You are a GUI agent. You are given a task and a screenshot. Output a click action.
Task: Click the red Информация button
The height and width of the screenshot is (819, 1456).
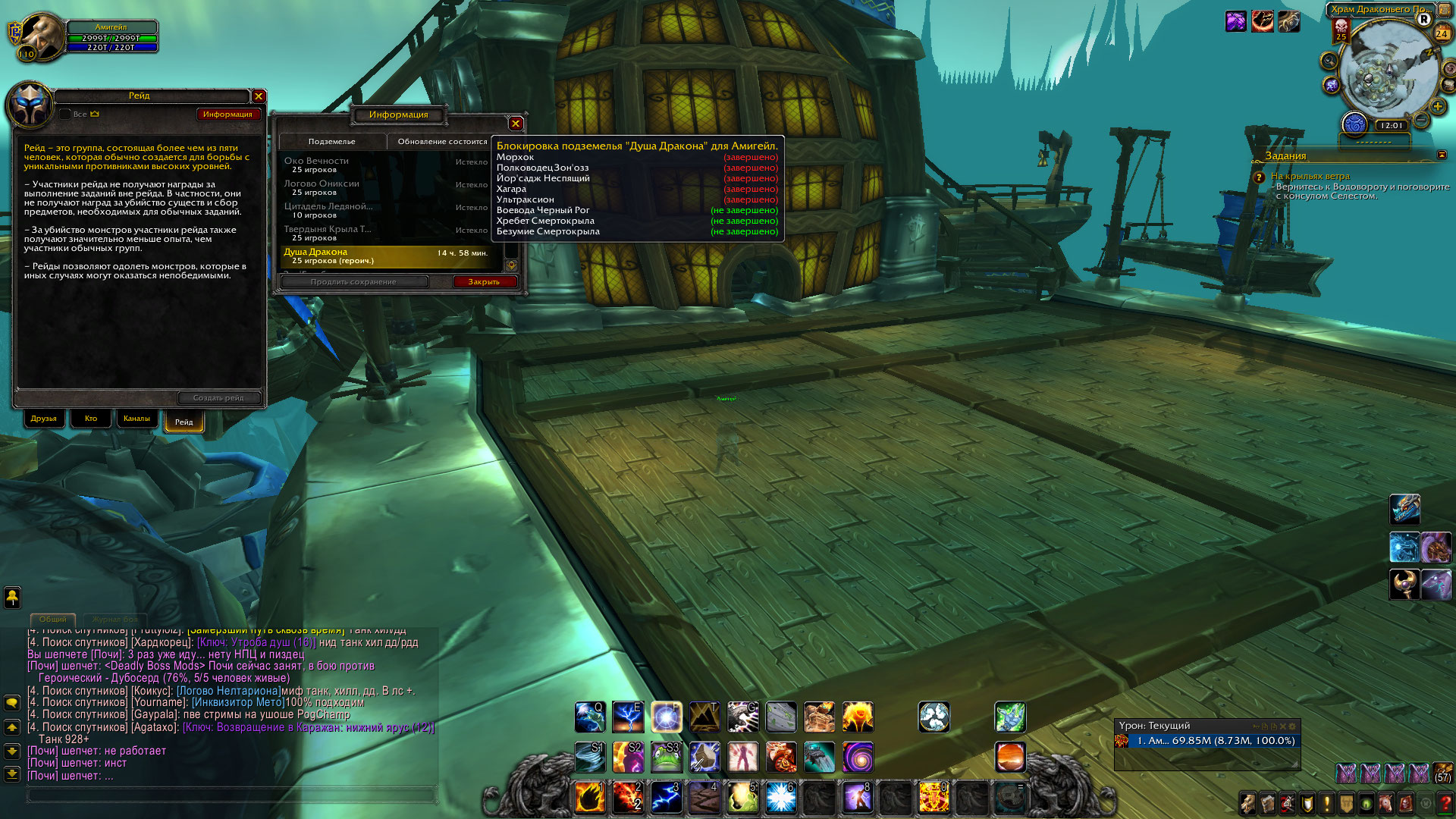pos(227,115)
